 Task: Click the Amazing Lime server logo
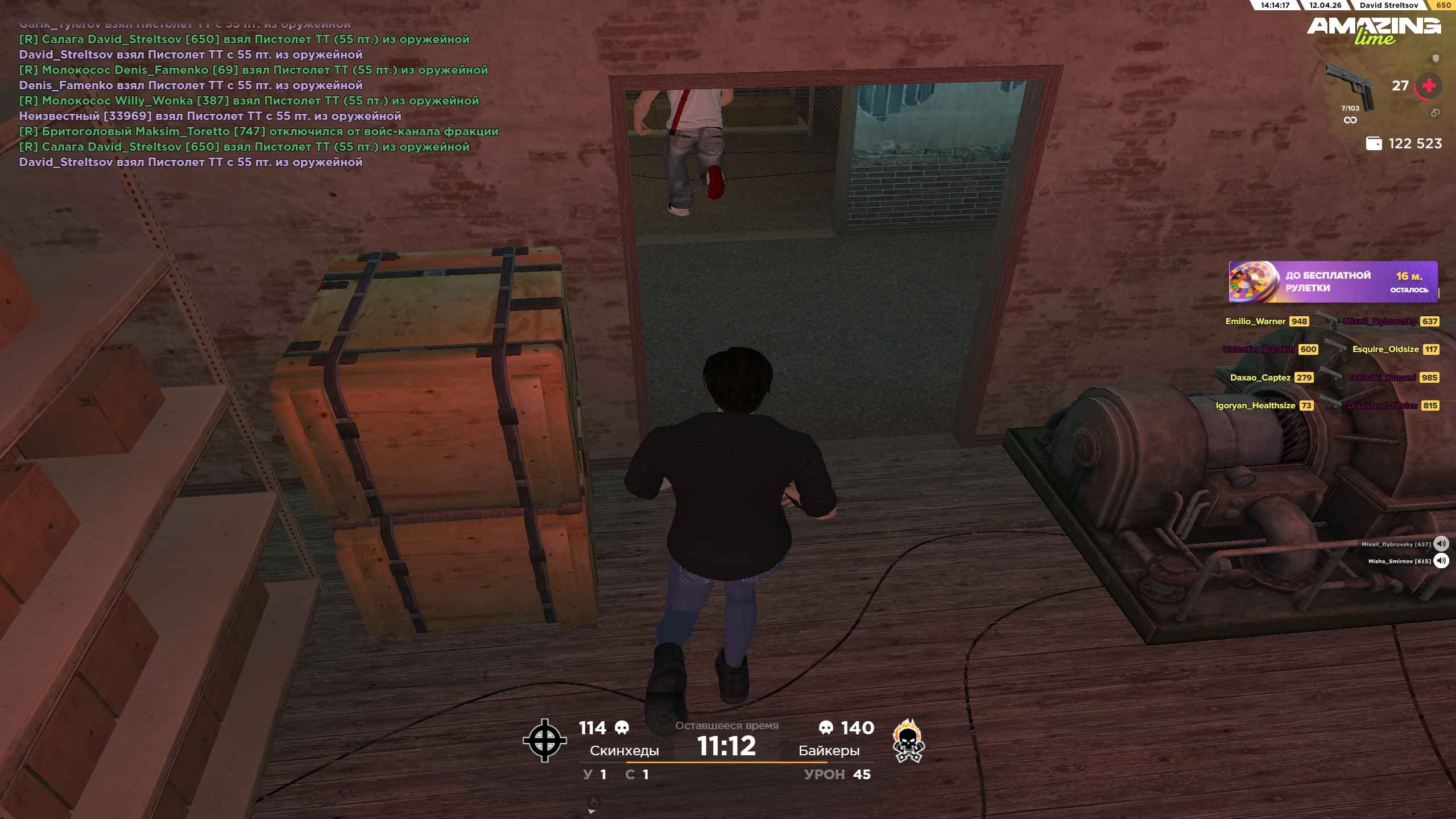[1374, 30]
